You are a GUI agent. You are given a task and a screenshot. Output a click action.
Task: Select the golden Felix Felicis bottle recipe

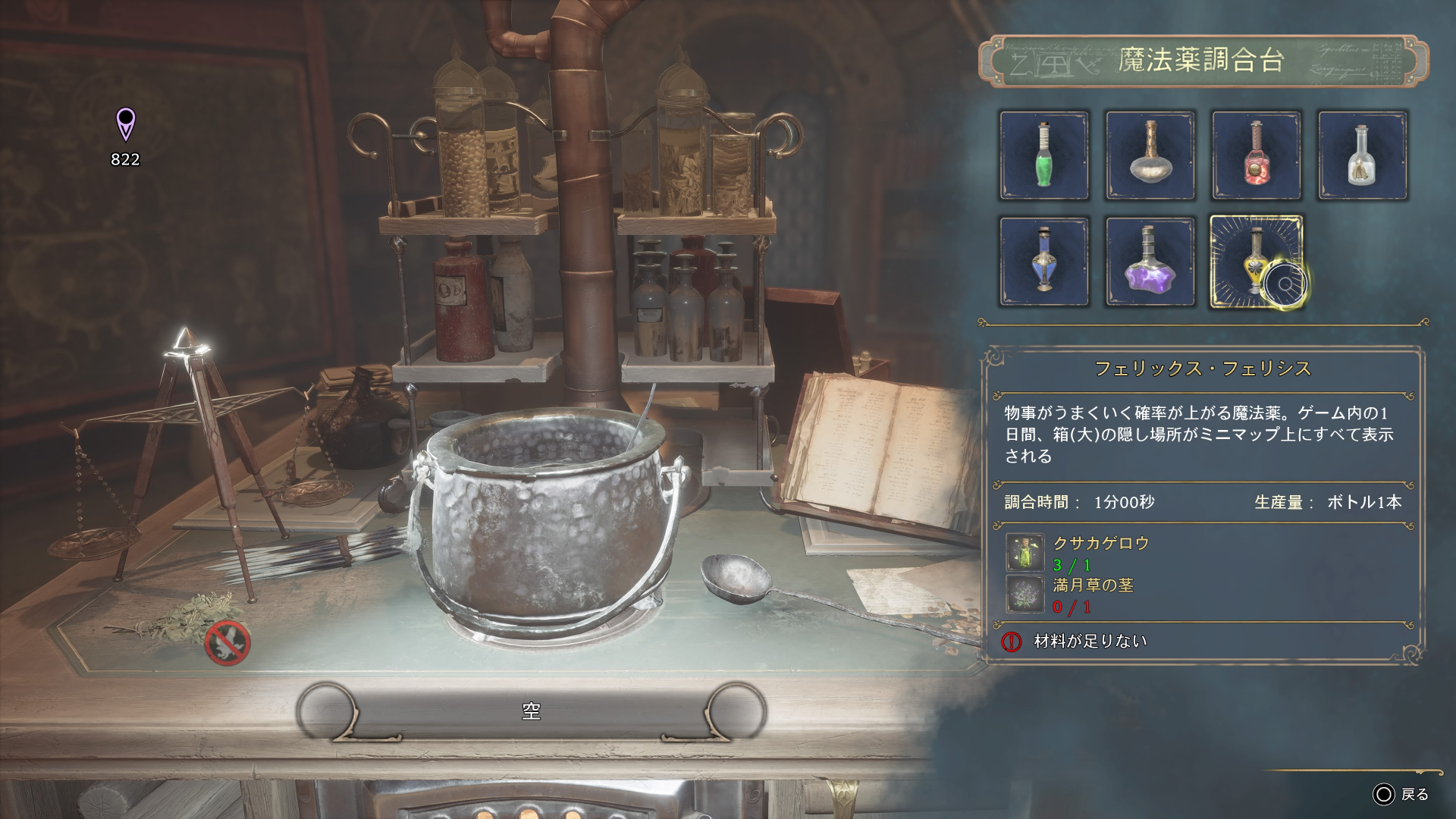point(1257,262)
